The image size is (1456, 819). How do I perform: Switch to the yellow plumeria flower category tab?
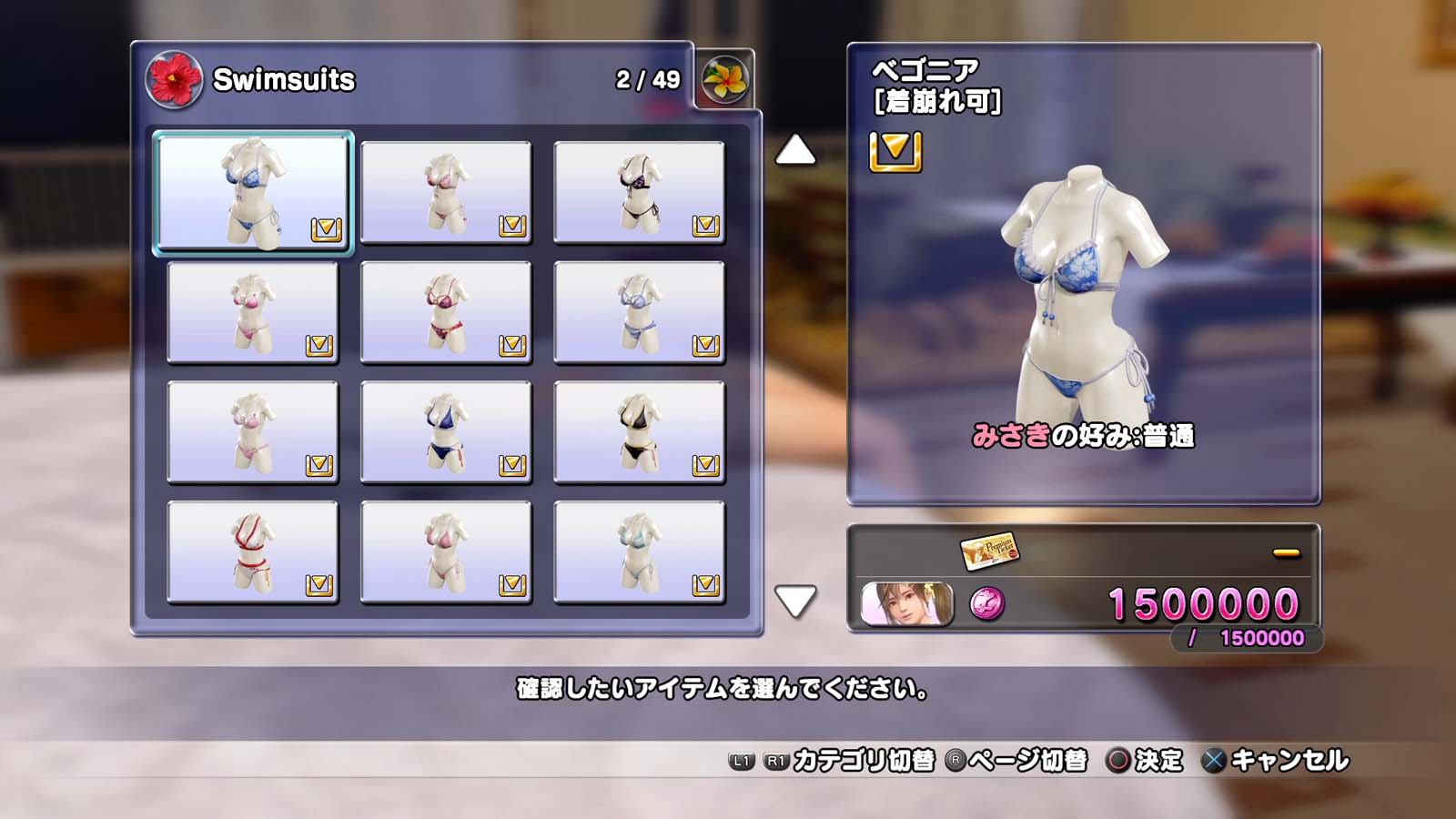[x=725, y=79]
